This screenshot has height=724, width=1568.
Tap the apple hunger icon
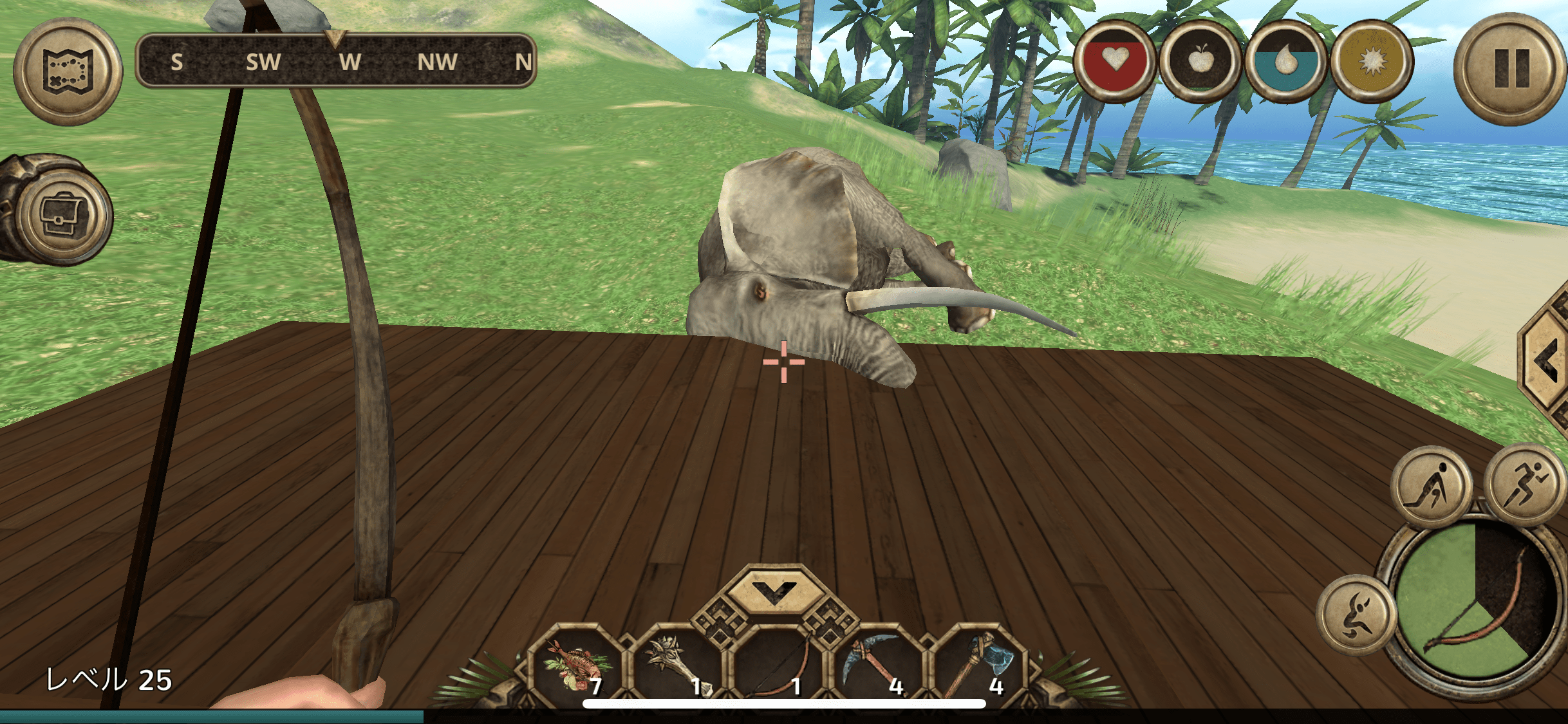(x=1200, y=62)
